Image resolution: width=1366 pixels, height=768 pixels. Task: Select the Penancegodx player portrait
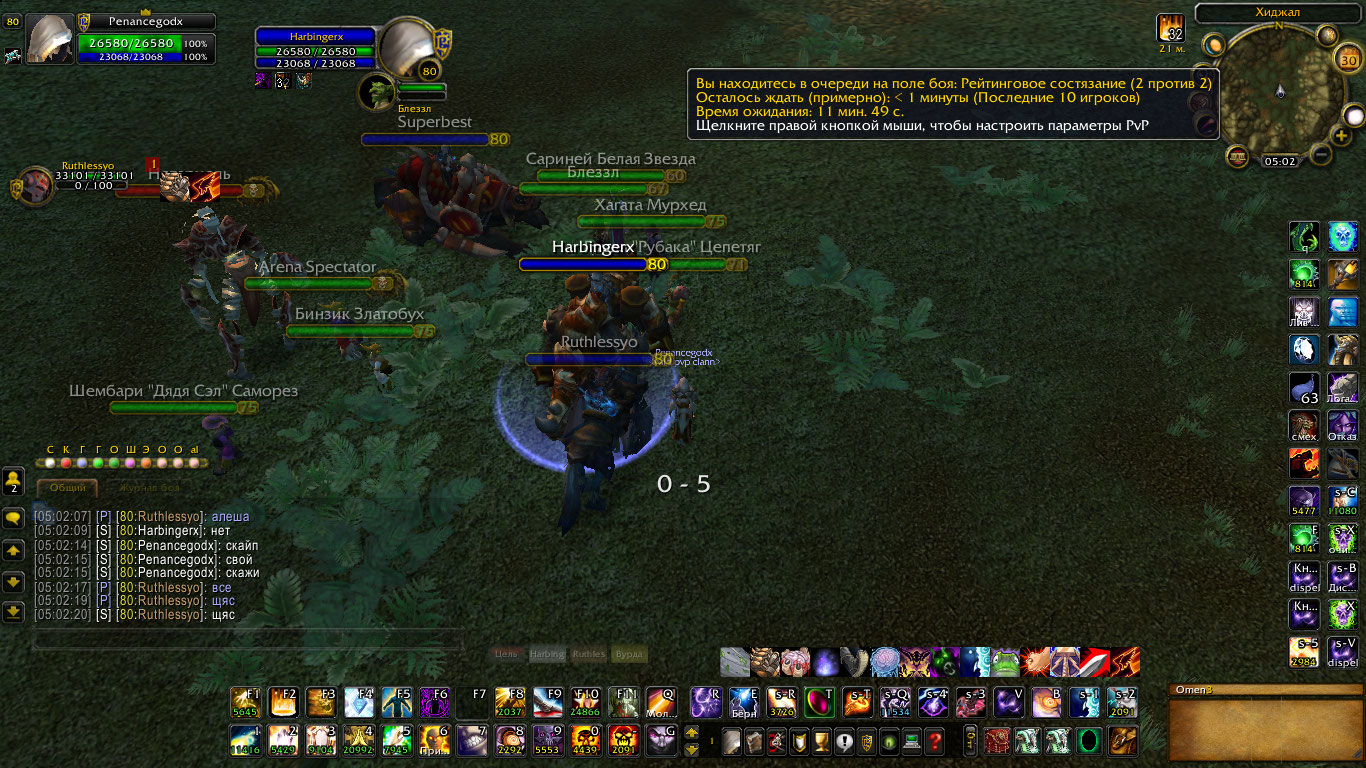[x=49, y=40]
